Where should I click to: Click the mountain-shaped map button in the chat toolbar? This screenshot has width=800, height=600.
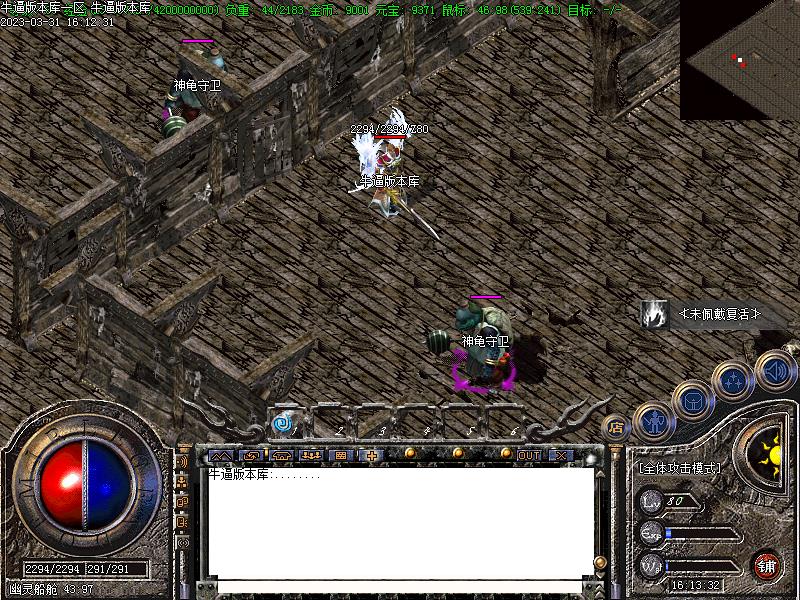220,456
